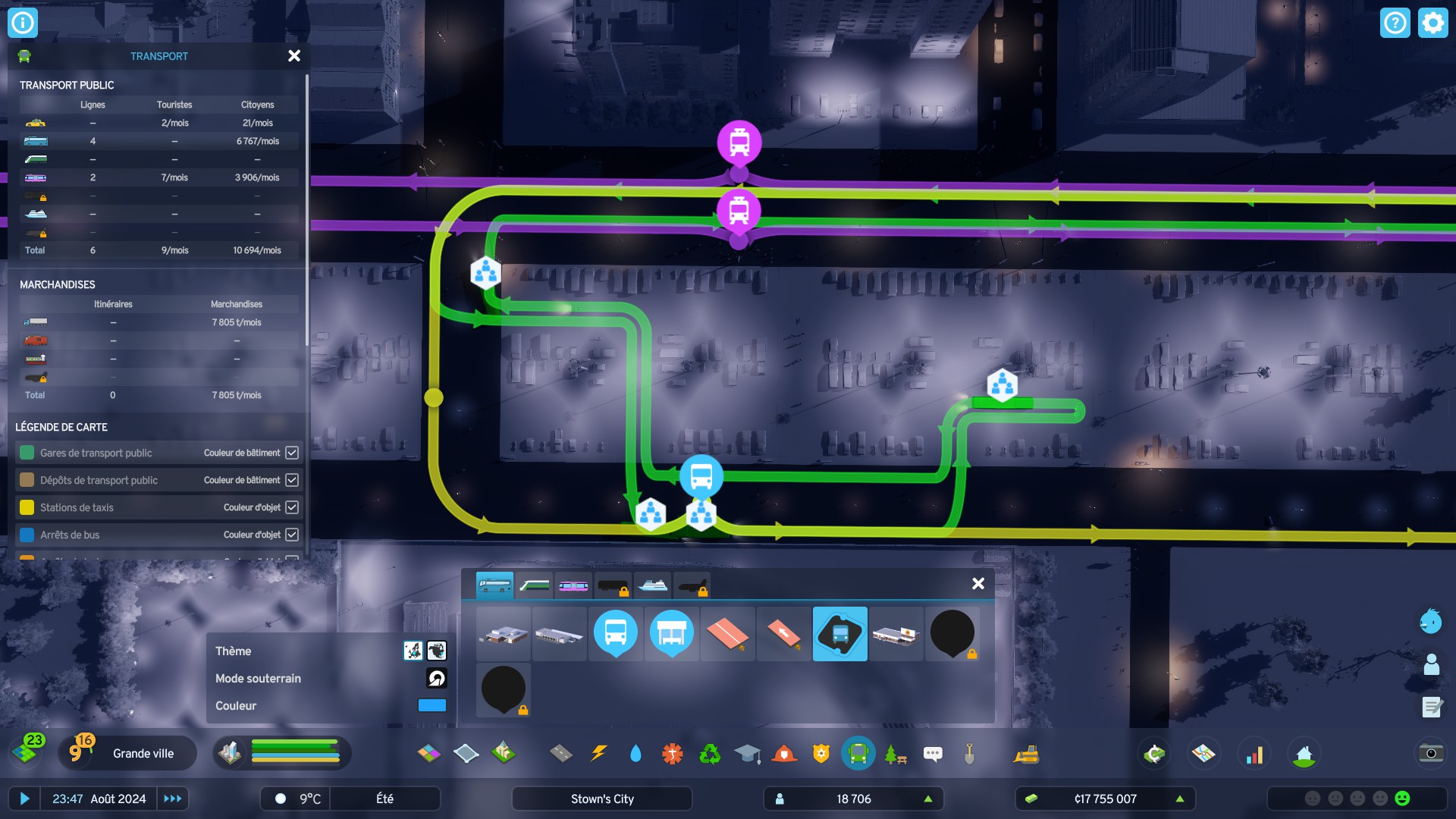Open Chirper on the right edge
This screenshot has height=819, width=1456.
(x=1430, y=621)
